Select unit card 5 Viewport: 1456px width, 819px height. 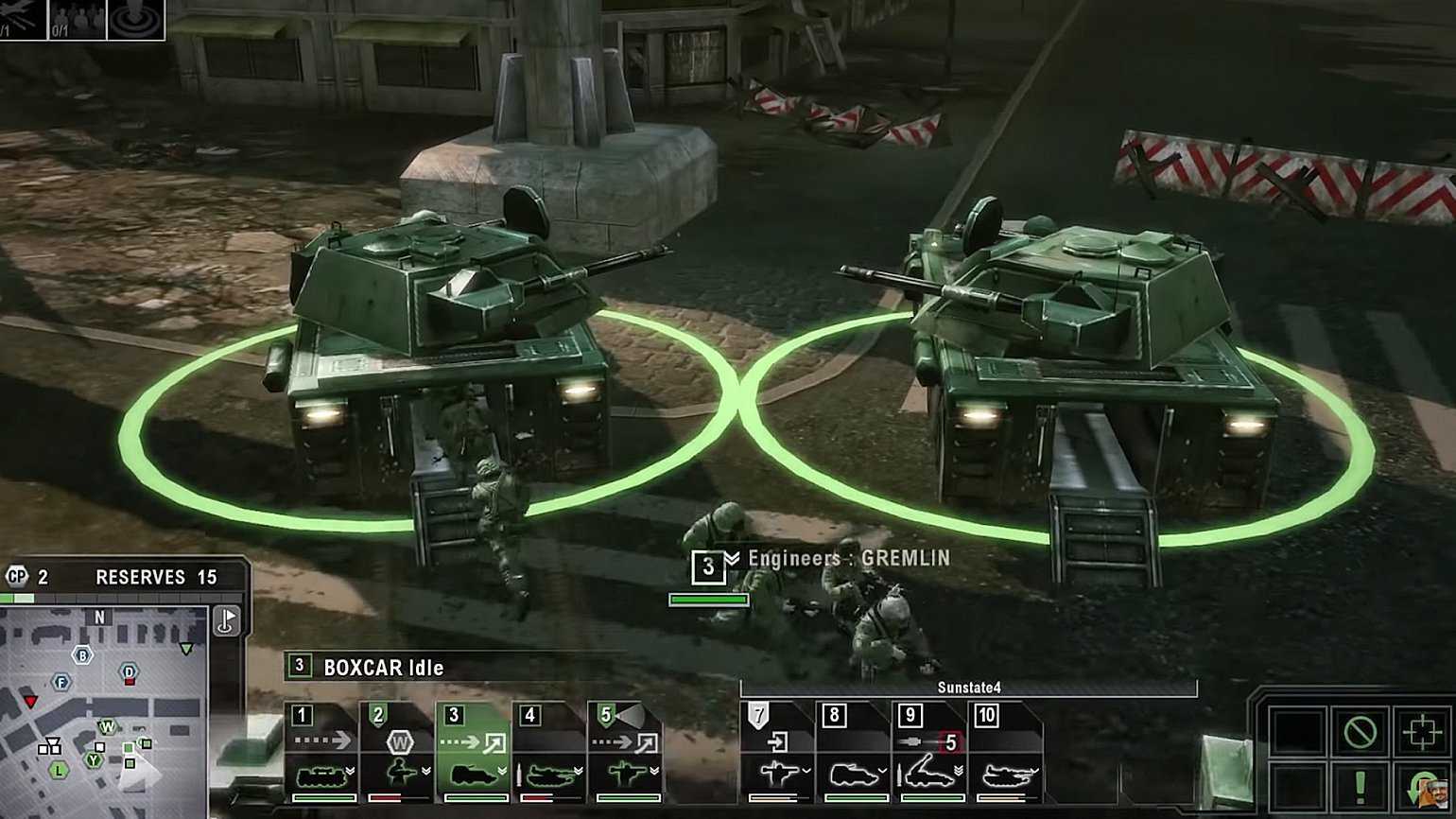point(624,752)
